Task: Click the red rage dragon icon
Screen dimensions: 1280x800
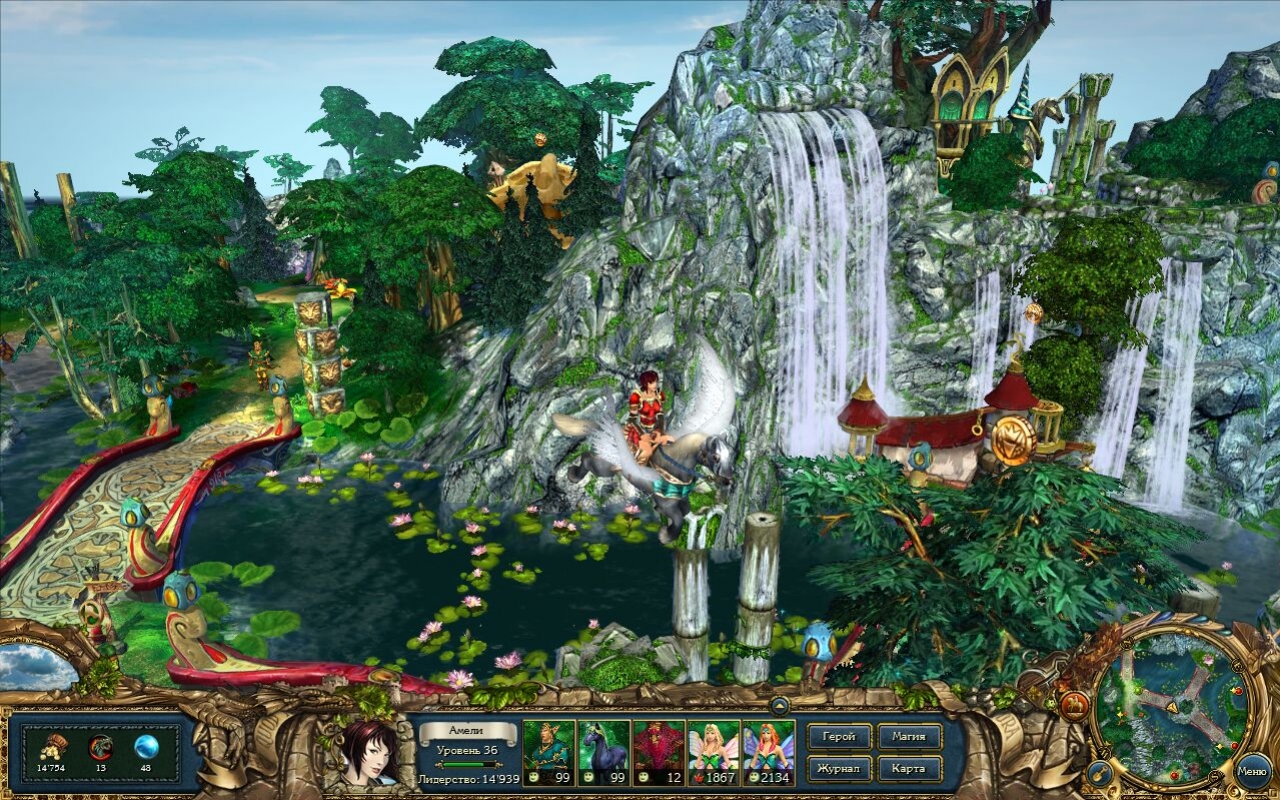Action: pos(100,747)
